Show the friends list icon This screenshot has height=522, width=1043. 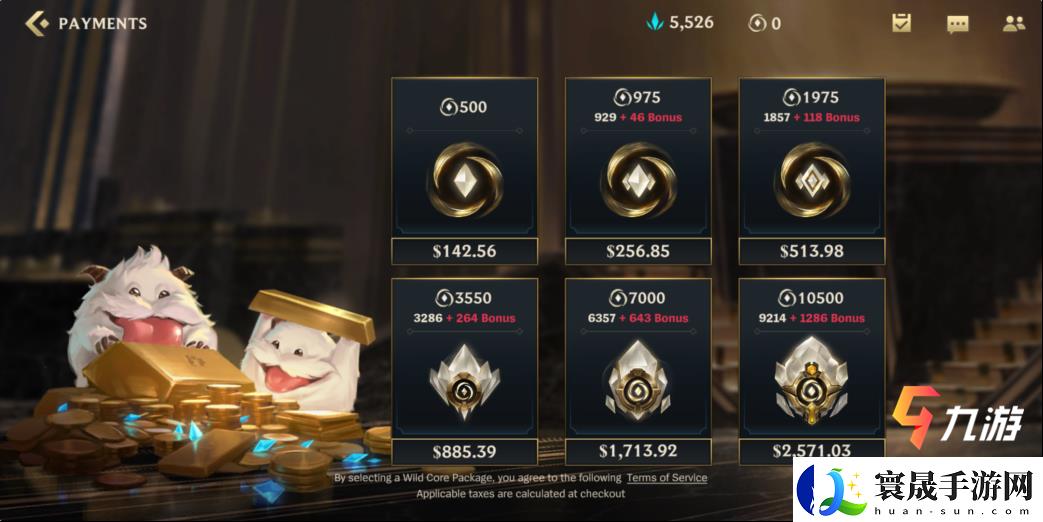click(1014, 23)
